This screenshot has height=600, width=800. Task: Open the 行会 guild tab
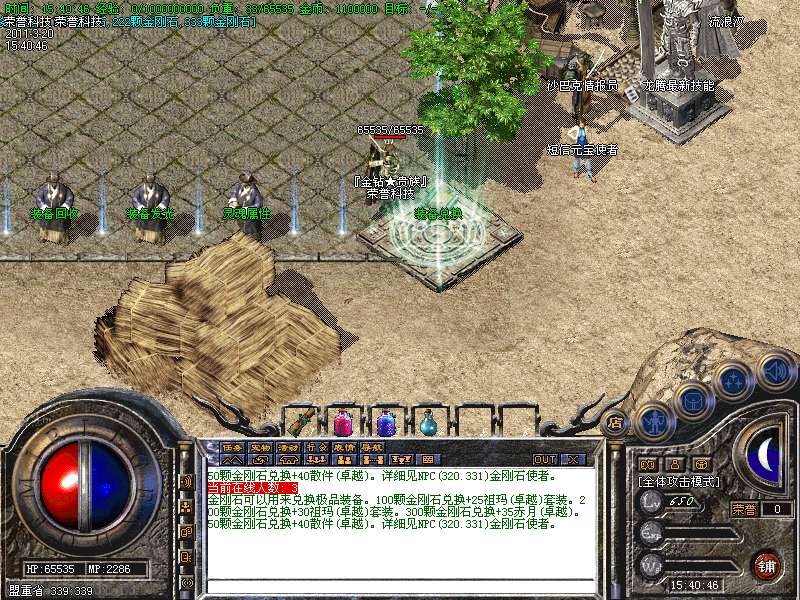tap(316, 446)
